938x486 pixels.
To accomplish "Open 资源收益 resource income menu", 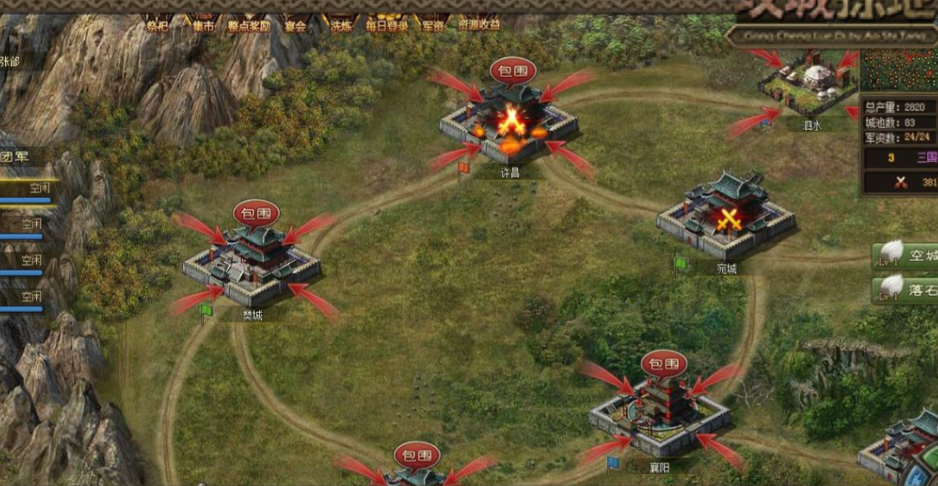I will coord(479,25).
